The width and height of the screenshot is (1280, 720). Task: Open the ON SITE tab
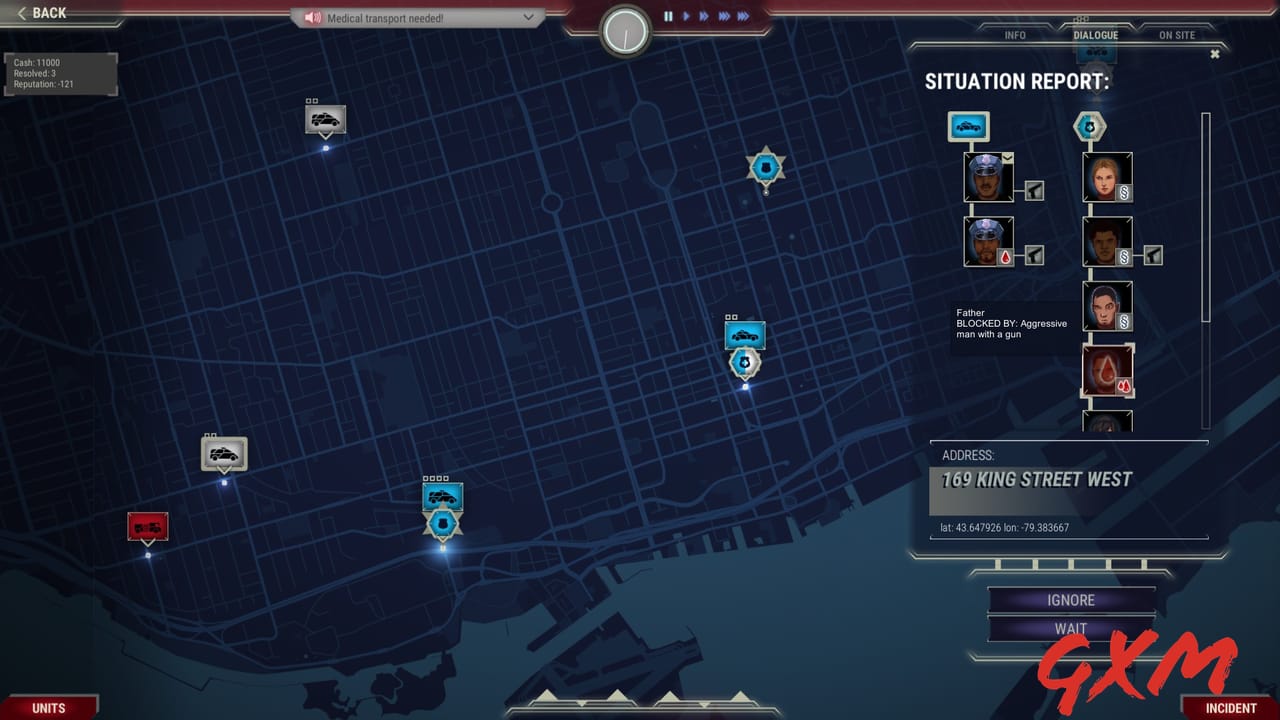pos(1176,33)
